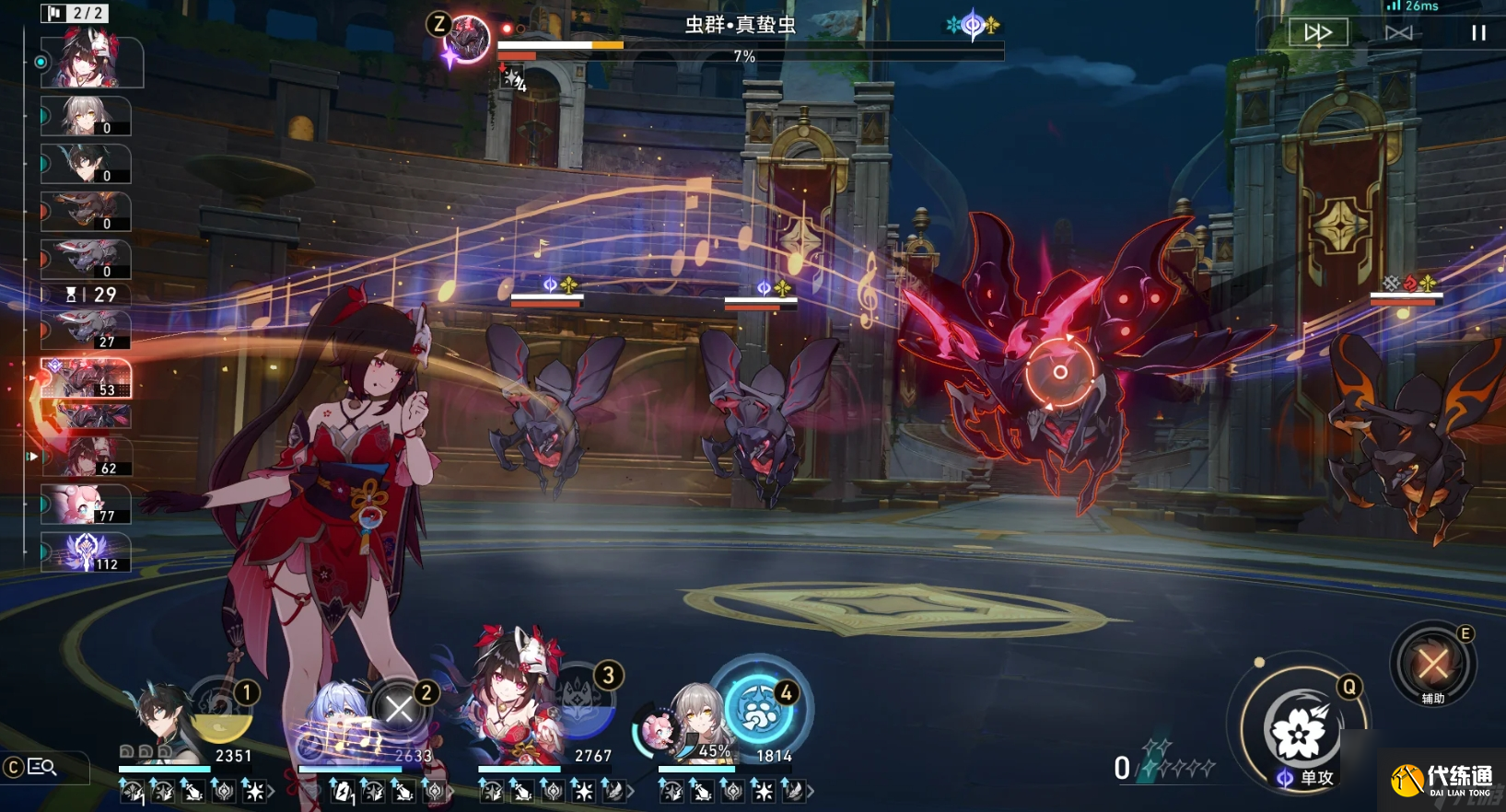
Task: Click the boss portrait beside 虫群·真蛰虫
Action: 466,41
